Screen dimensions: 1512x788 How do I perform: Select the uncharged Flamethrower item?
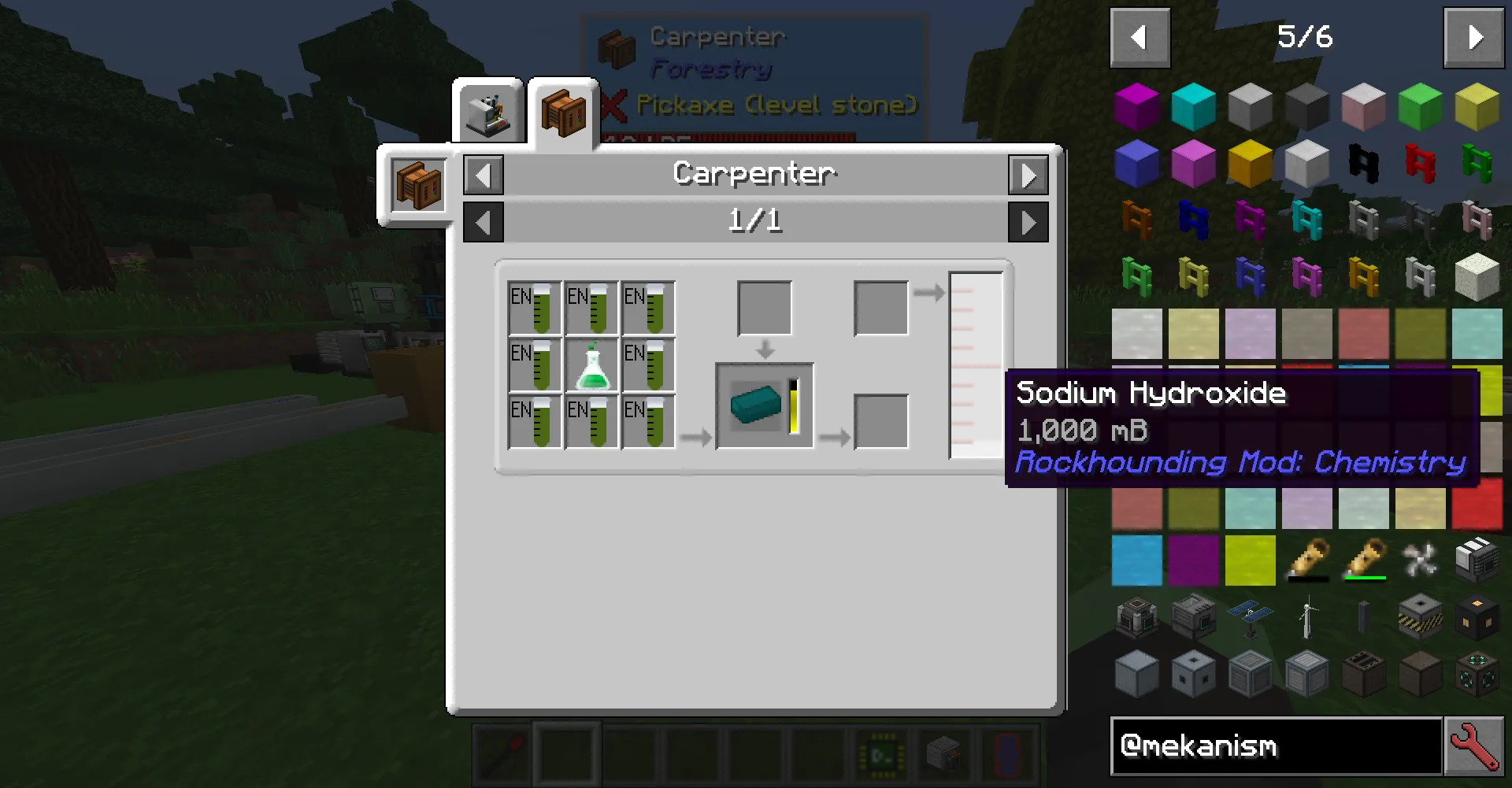(x=1307, y=560)
